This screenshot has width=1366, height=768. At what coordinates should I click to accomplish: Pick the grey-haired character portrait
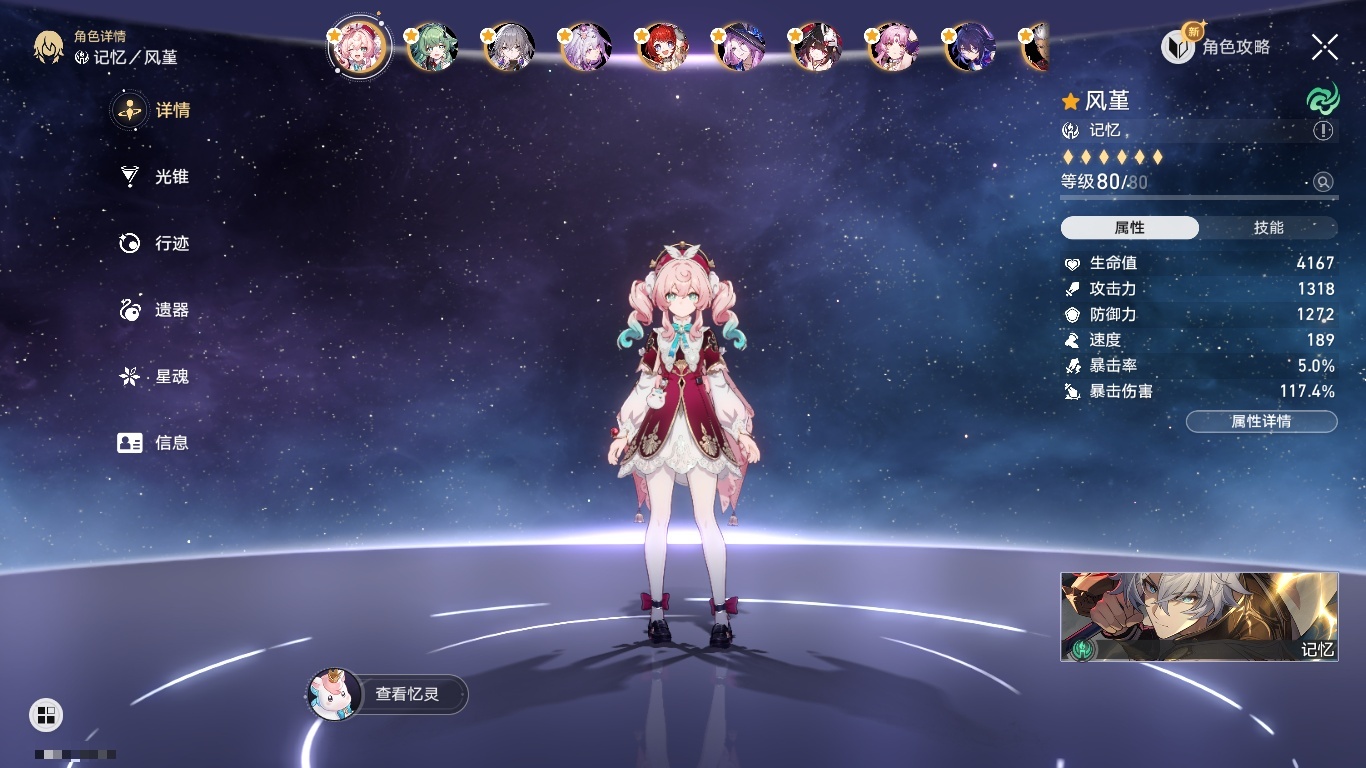[x=509, y=47]
